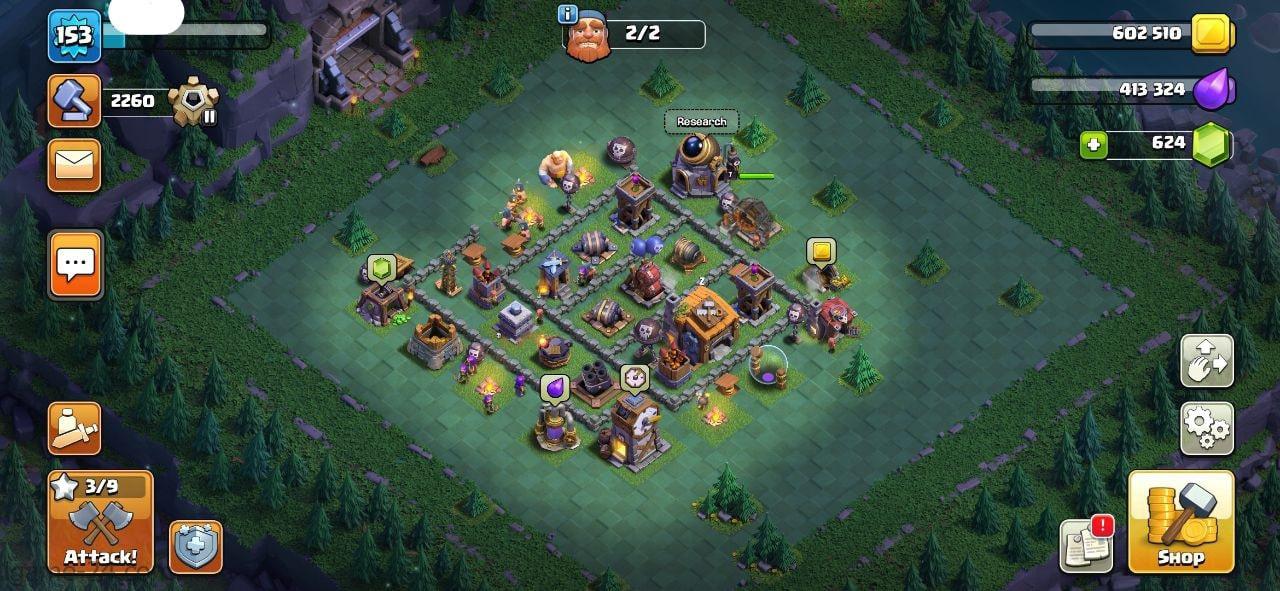Collect the gold coin bubble
The height and width of the screenshot is (591, 1280).
(821, 251)
